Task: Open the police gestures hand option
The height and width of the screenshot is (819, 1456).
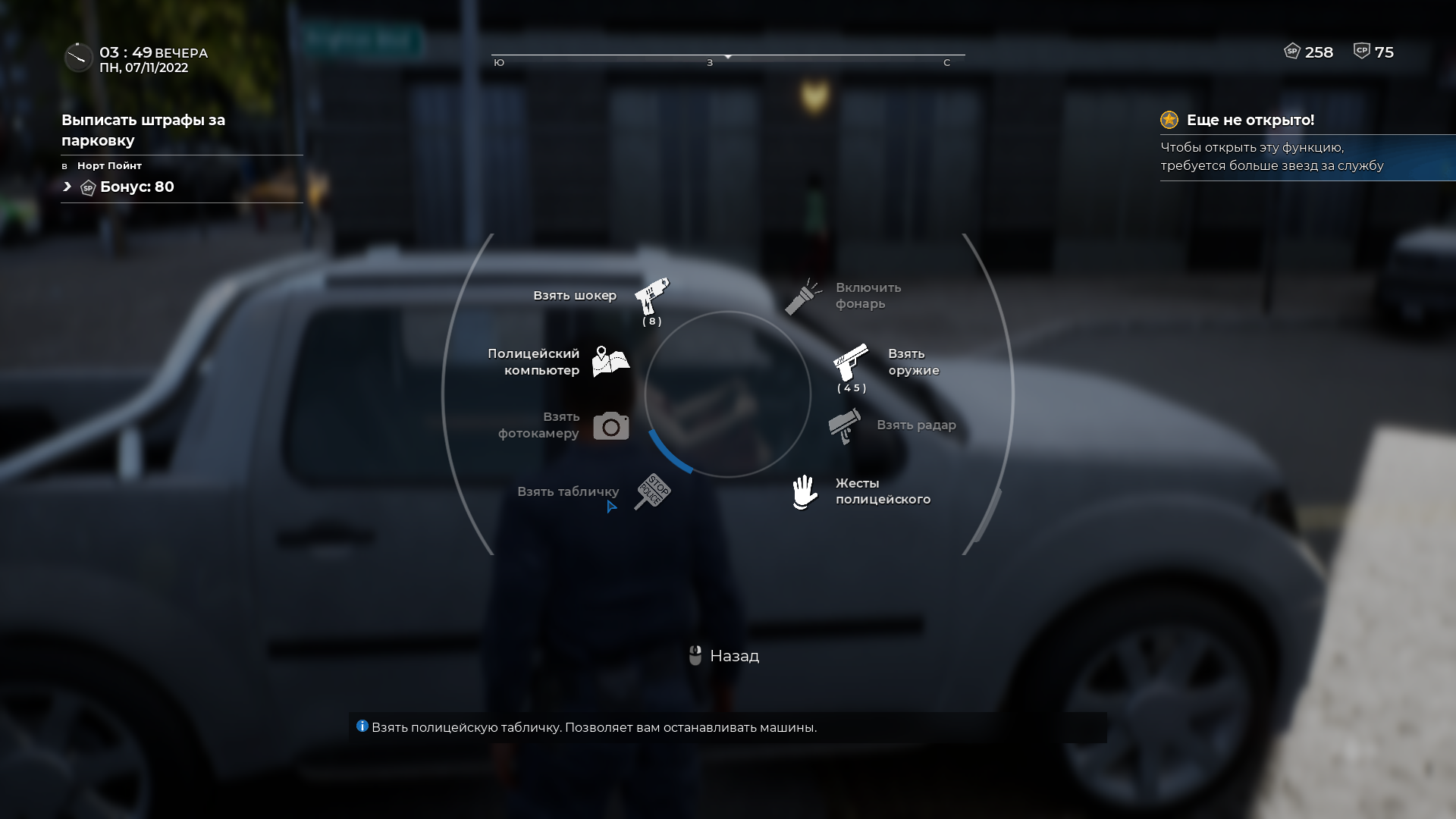Action: point(805,492)
